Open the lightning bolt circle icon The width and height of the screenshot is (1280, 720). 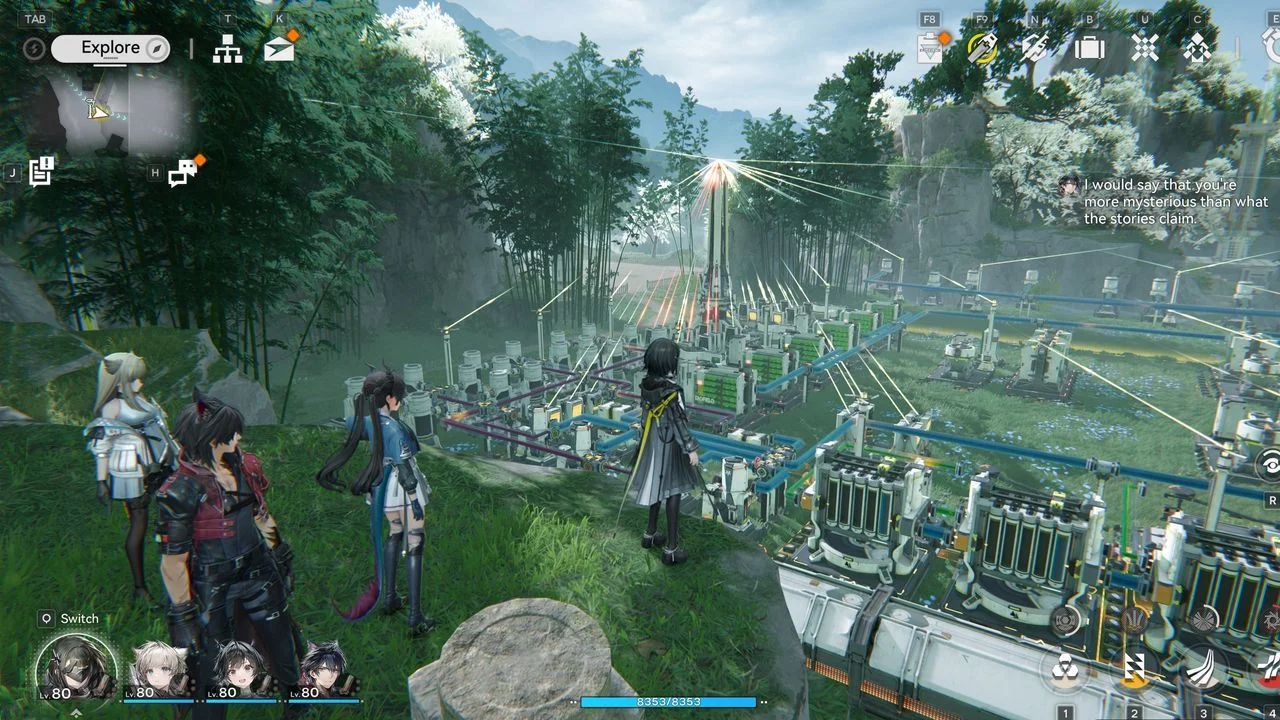coord(34,48)
